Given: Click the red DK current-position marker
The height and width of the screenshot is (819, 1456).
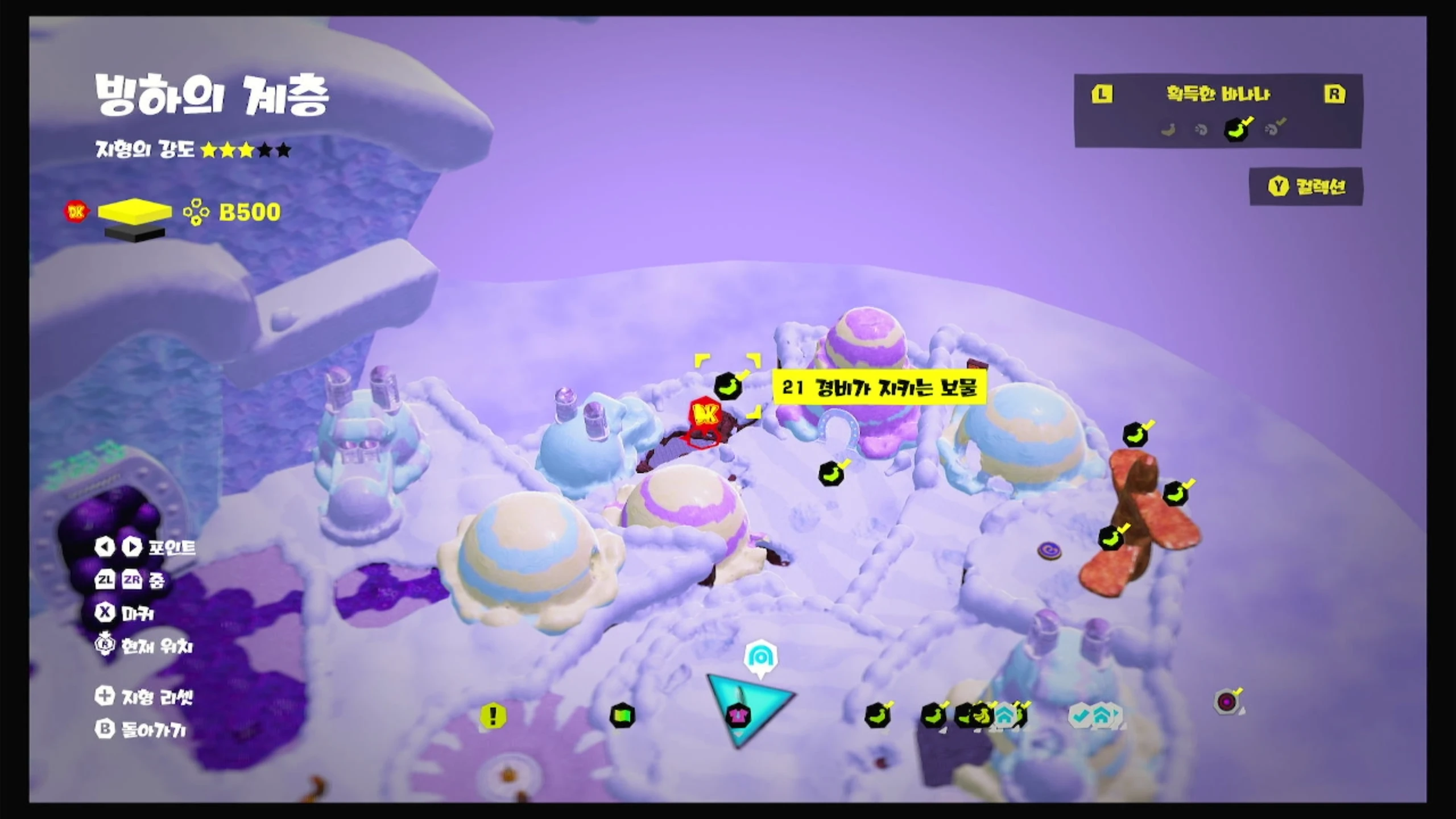Looking at the screenshot, I should [x=705, y=416].
